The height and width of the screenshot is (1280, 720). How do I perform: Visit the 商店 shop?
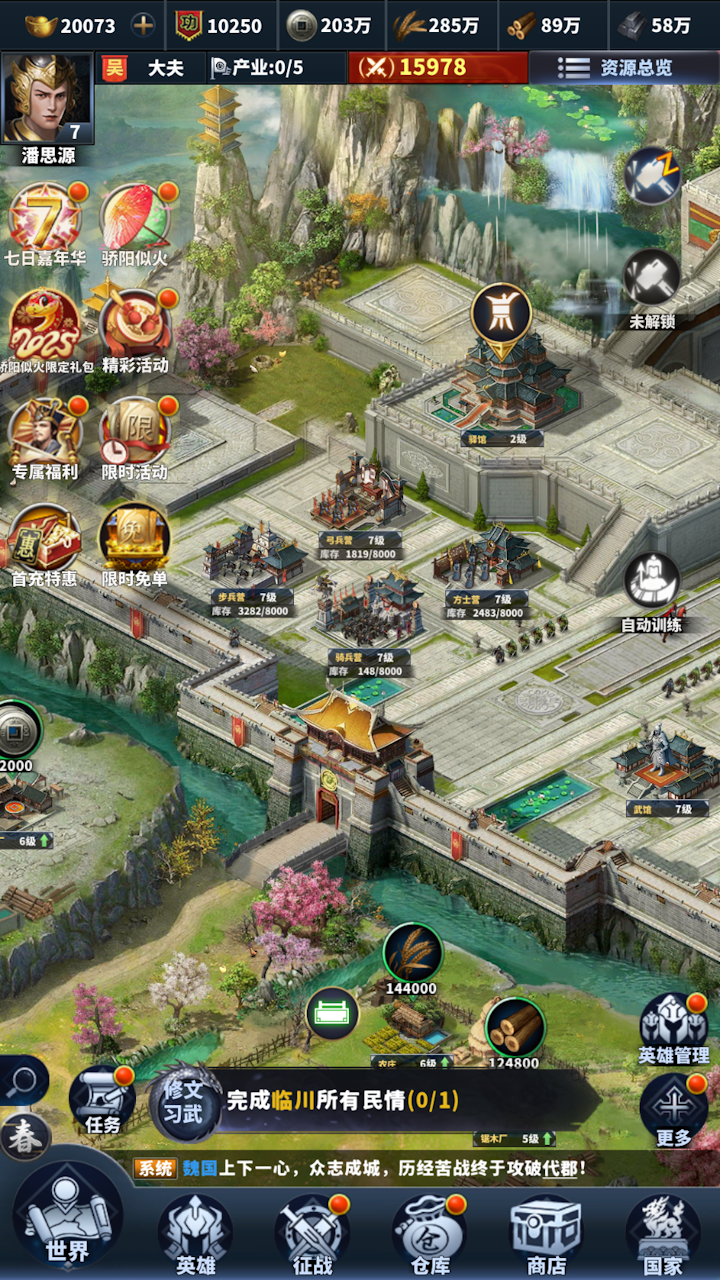(x=546, y=1232)
